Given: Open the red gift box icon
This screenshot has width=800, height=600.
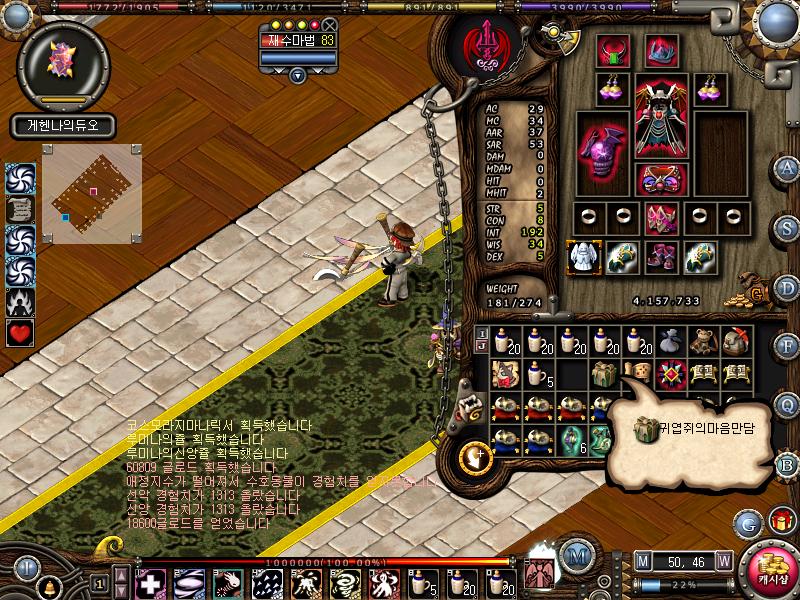Looking at the screenshot, I should click(779, 521).
